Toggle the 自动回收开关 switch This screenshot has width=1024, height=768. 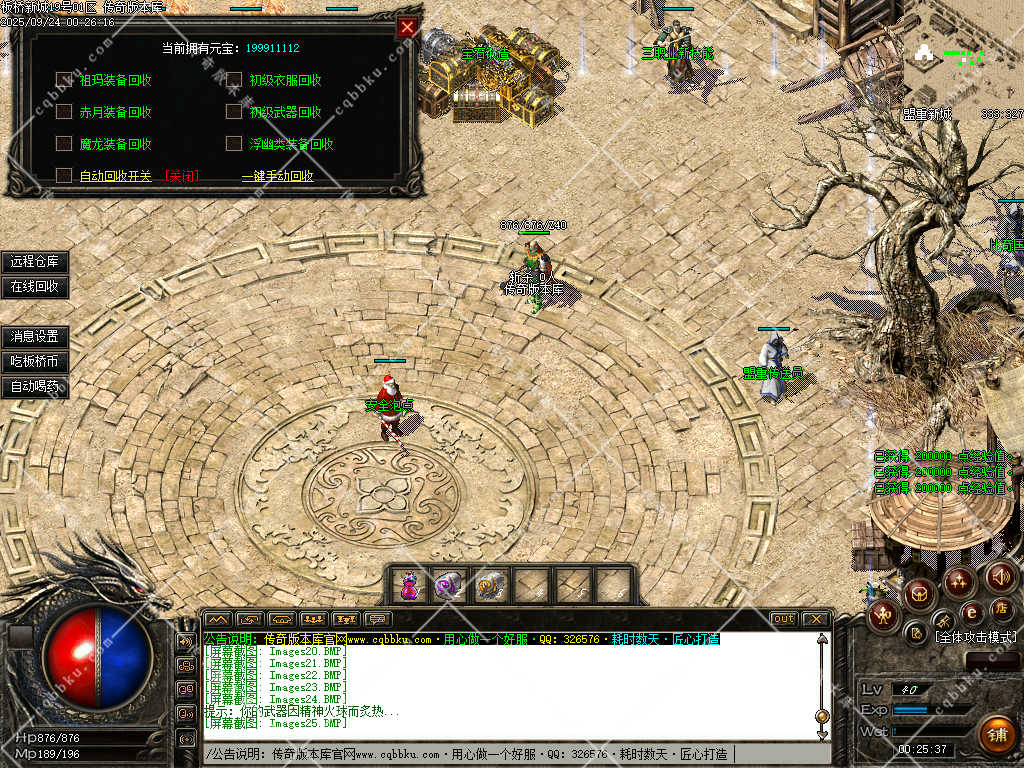point(64,176)
